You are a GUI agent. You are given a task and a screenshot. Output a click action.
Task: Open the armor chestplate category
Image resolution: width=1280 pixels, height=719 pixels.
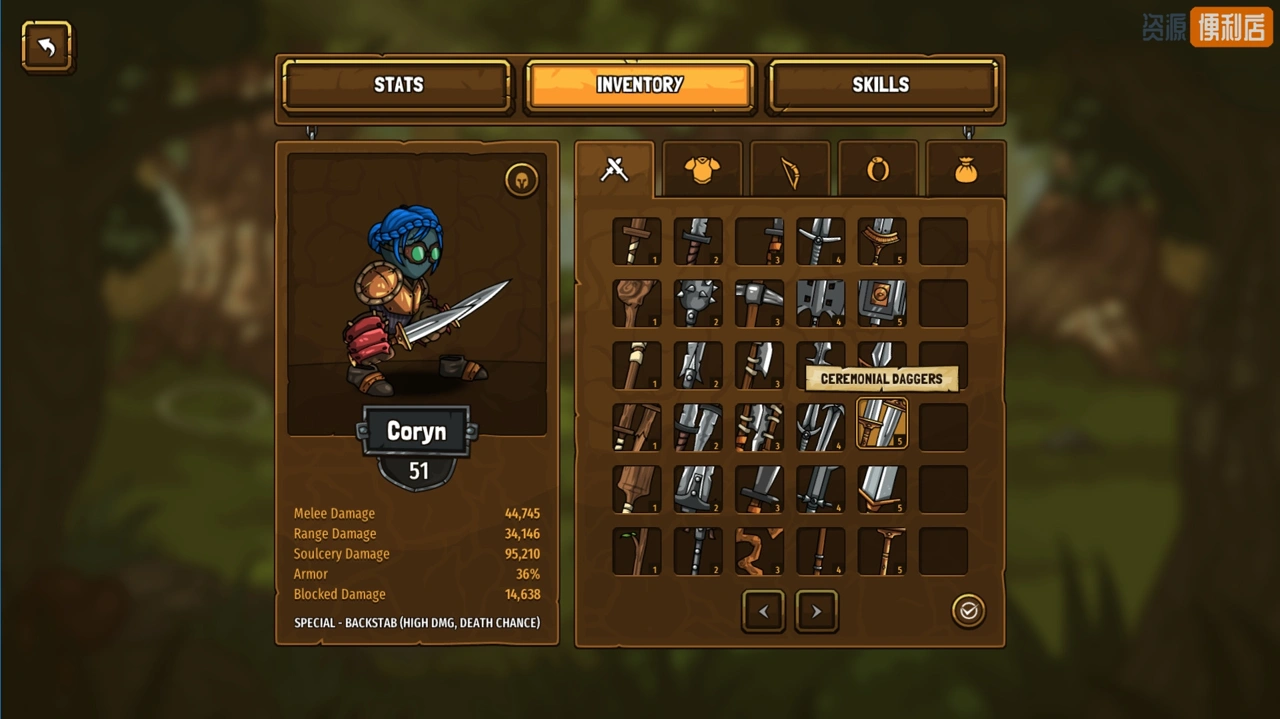pos(702,170)
